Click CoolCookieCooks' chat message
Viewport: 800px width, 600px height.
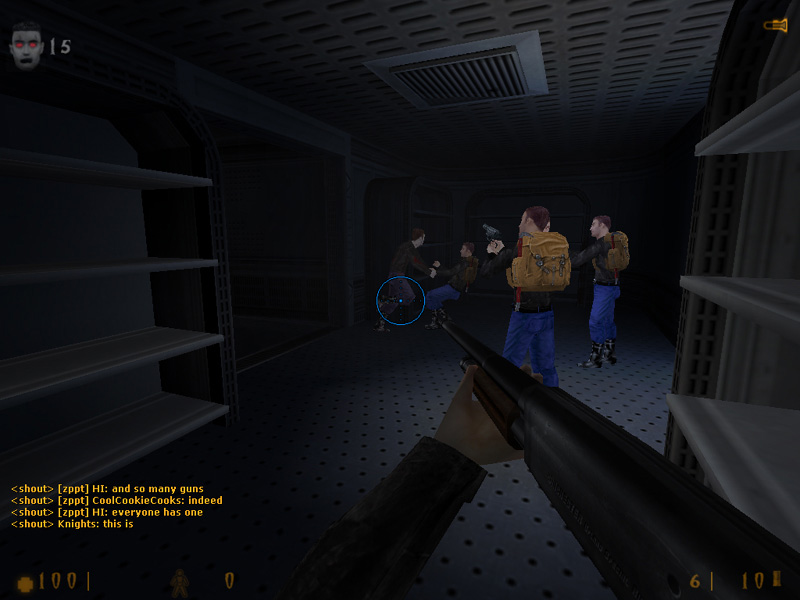[x=117, y=500]
